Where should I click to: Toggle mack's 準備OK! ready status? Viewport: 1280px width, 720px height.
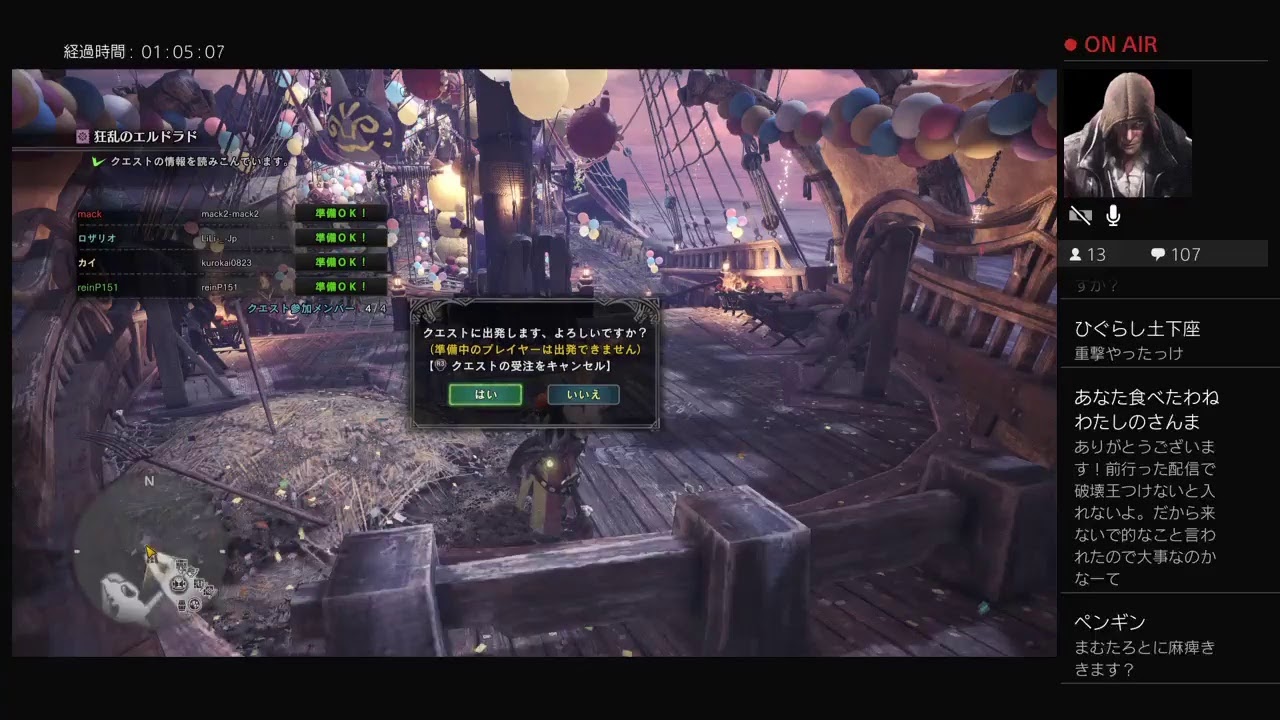pyautogui.click(x=341, y=214)
